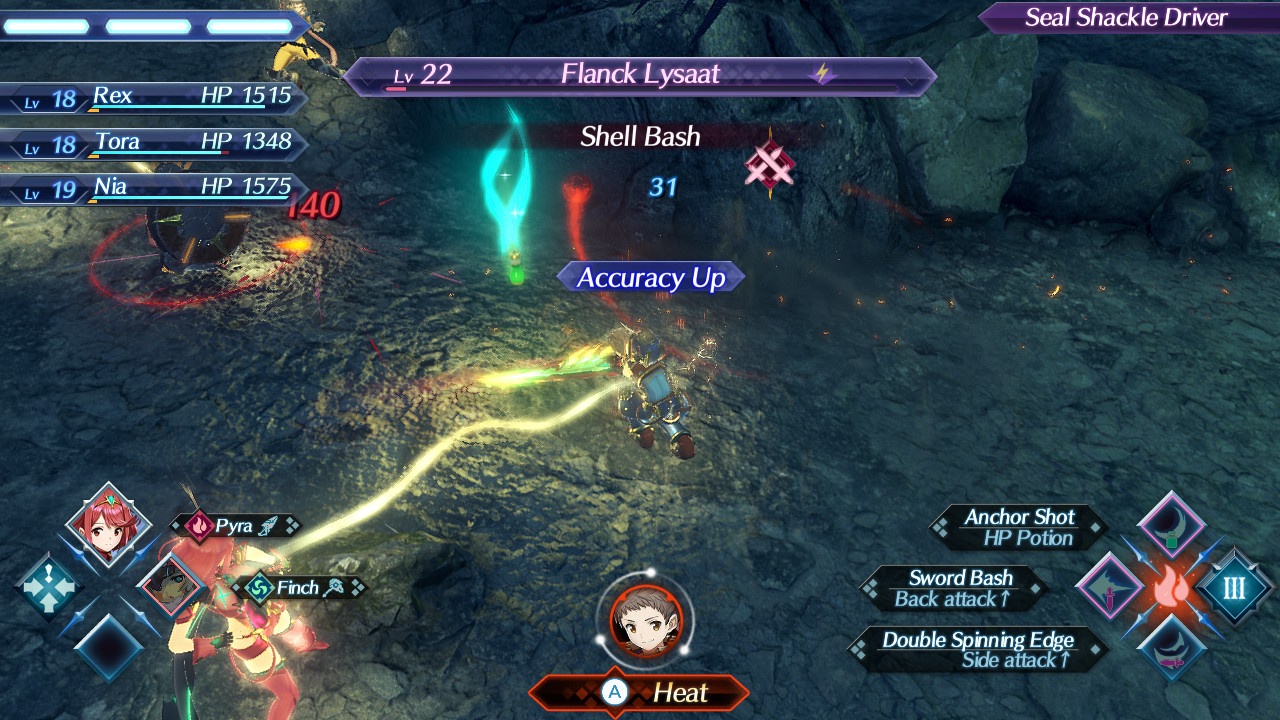Click the four-arrow cross icon
This screenshot has width=1280, height=720.
point(48,587)
